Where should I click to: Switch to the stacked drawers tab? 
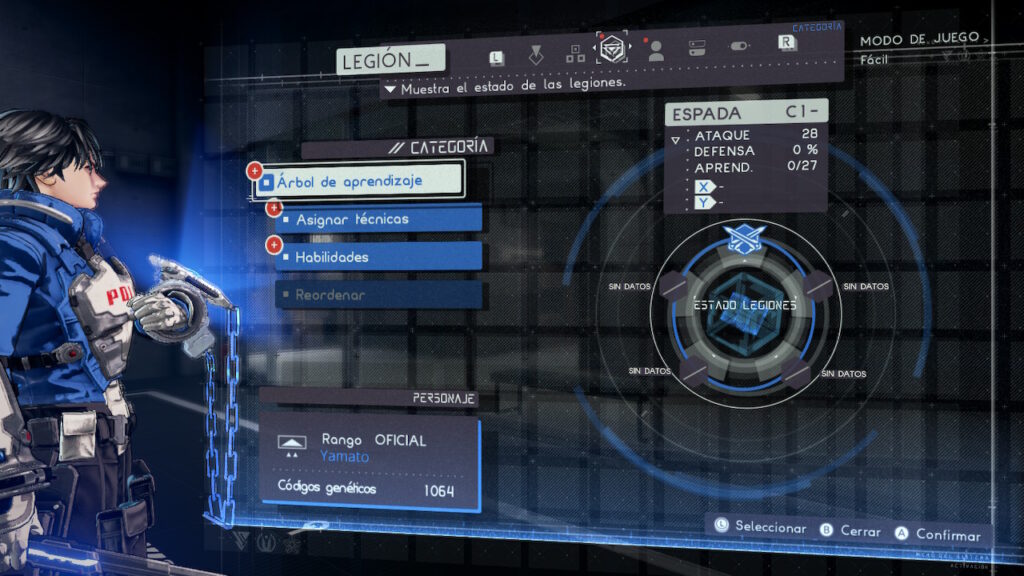coord(697,48)
